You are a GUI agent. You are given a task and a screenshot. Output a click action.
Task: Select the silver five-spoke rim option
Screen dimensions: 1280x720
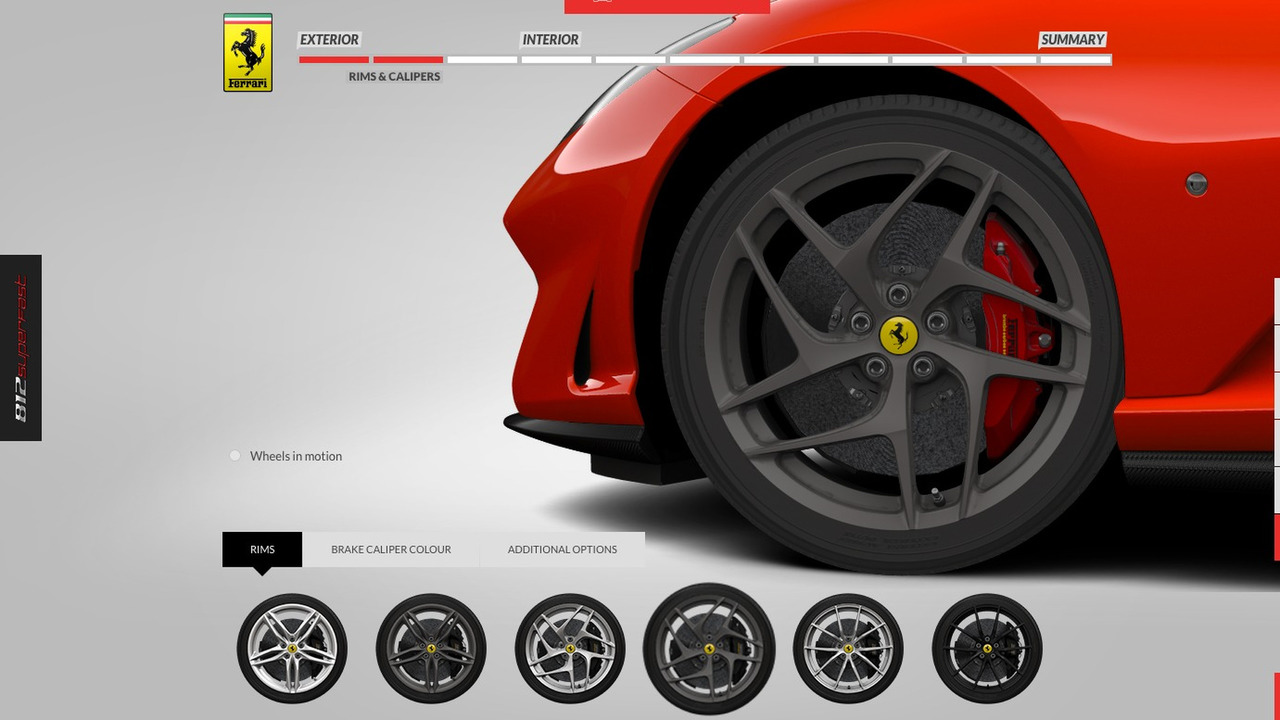[292, 648]
